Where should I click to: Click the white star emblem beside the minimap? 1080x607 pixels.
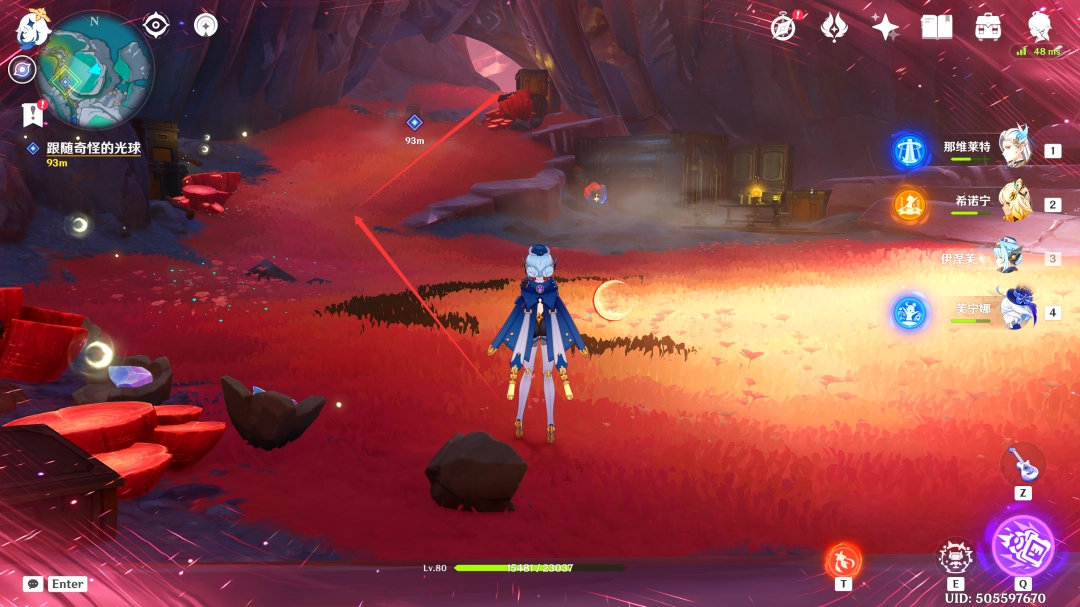[206, 25]
